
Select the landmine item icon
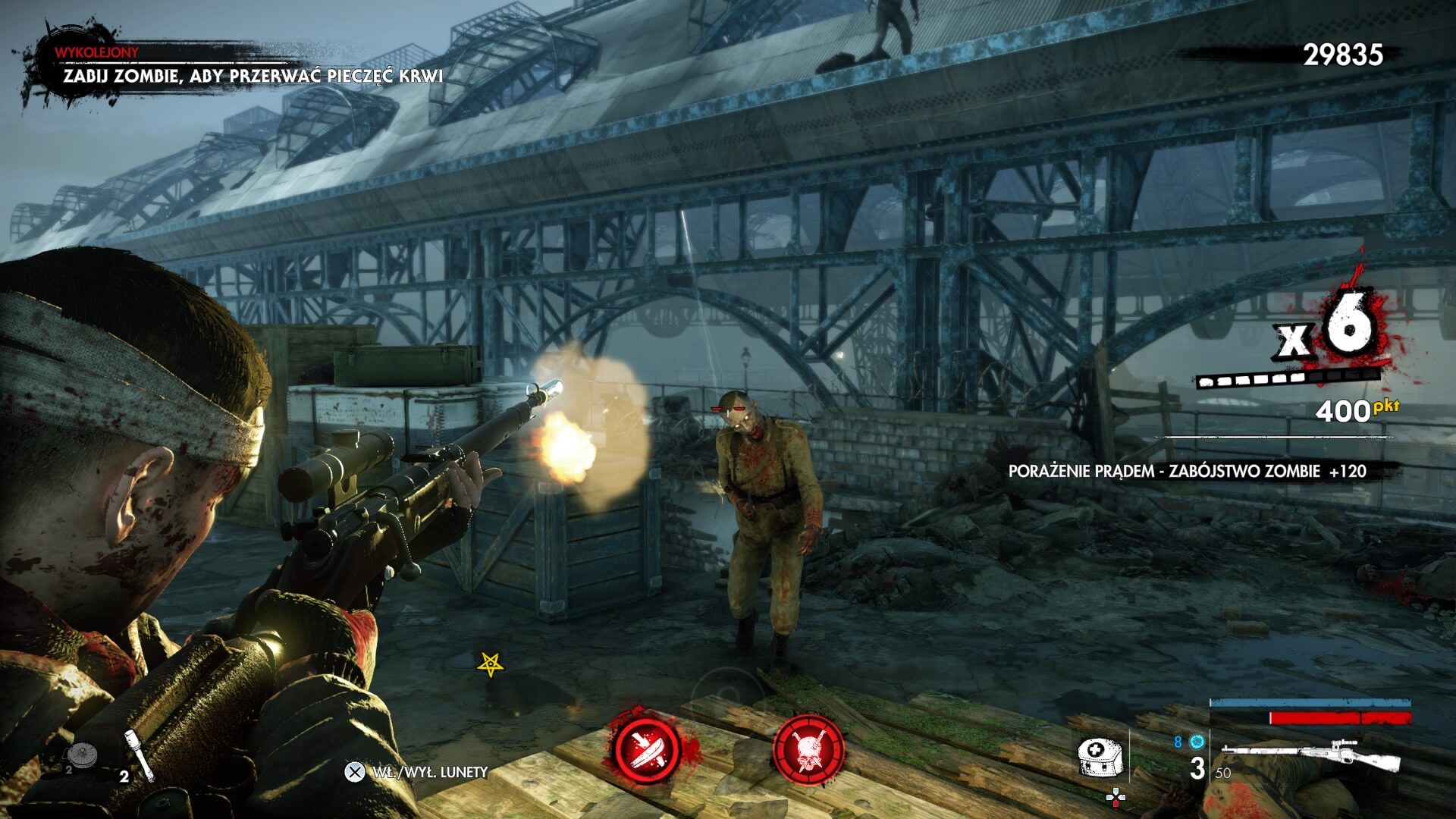click(x=80, y=755)
